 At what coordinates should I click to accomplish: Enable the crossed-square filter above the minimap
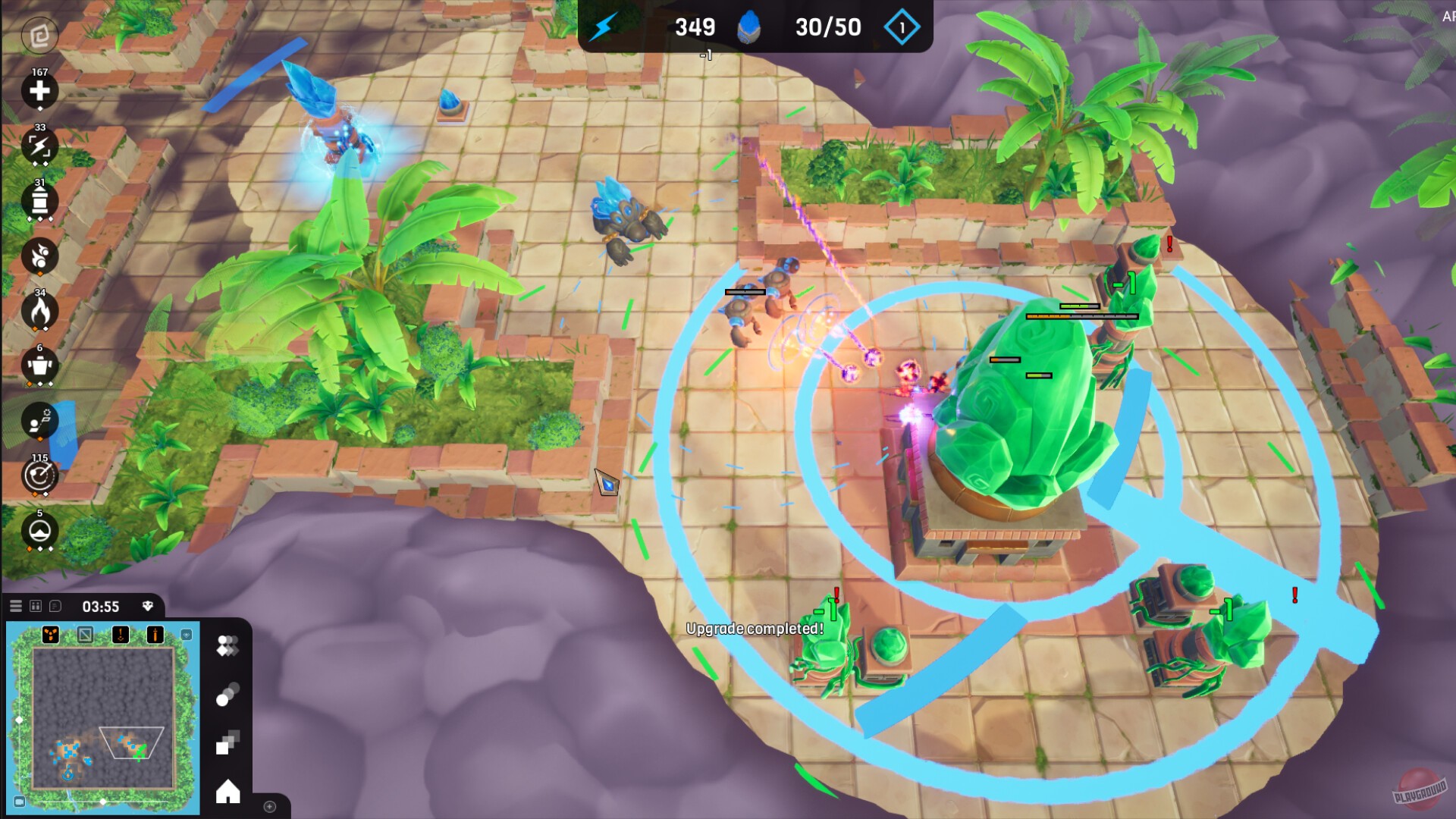click(x=86, y=635)
